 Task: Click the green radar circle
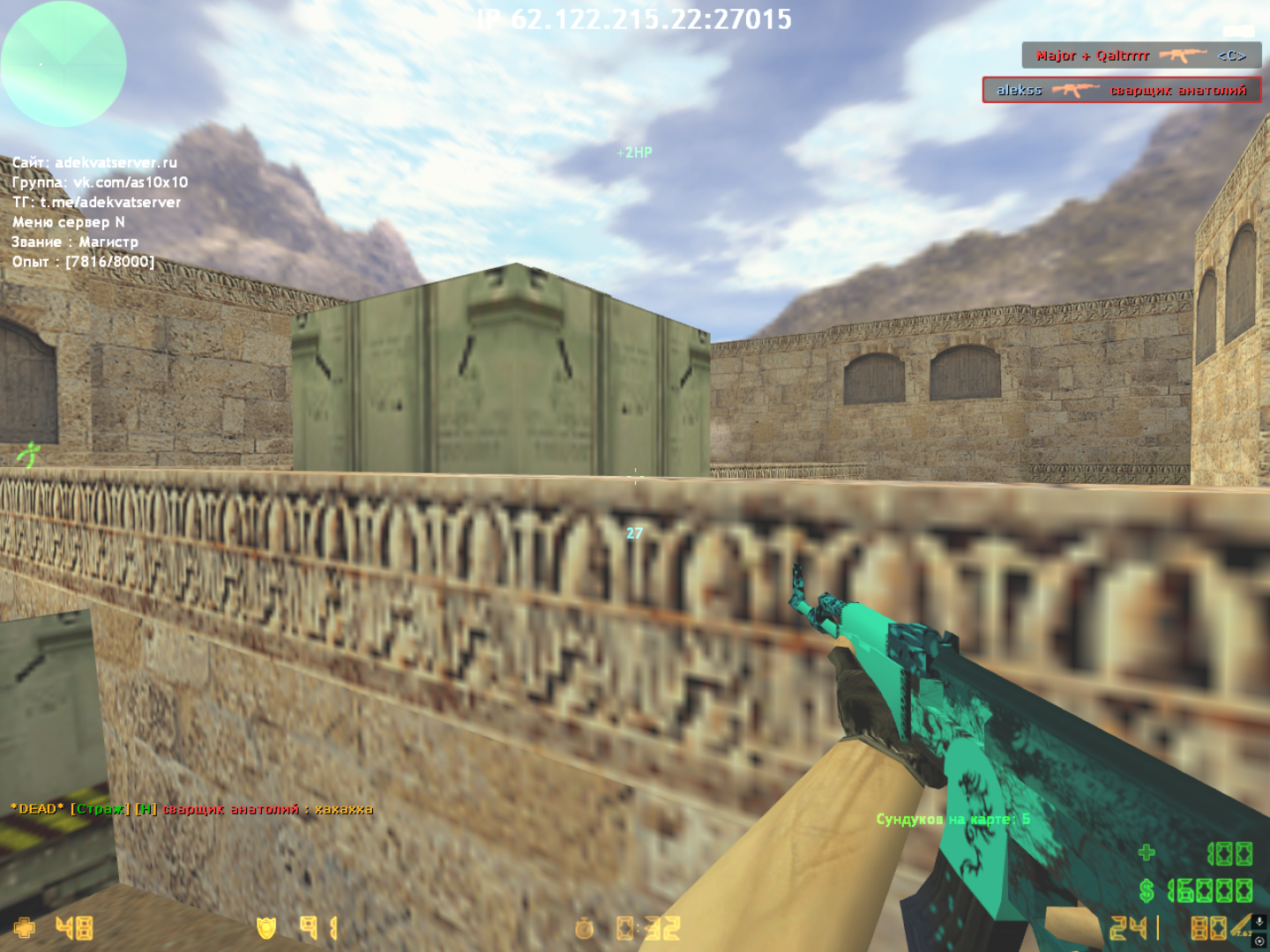point(63,63)
